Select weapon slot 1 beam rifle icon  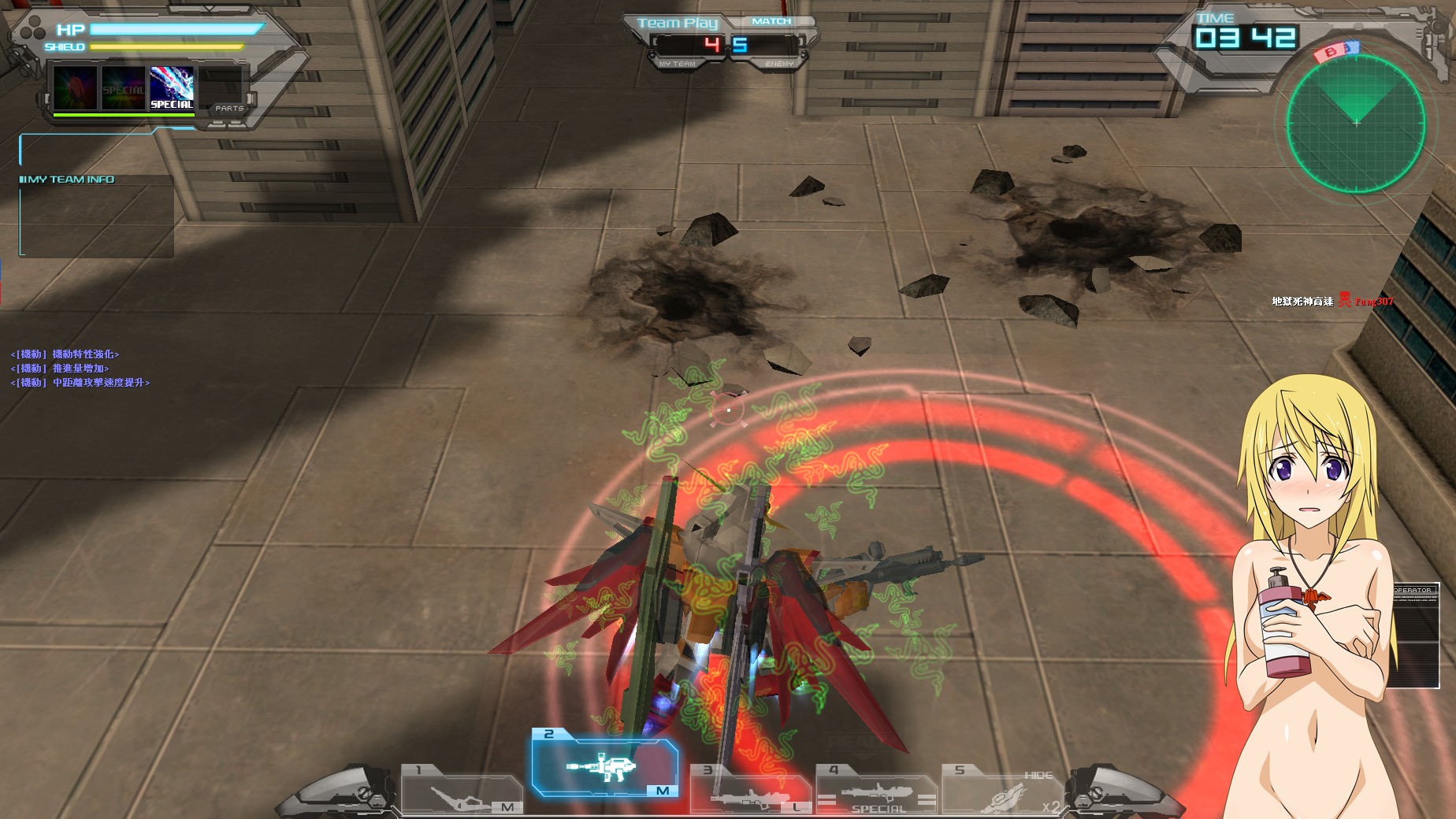tap(455, 798)
